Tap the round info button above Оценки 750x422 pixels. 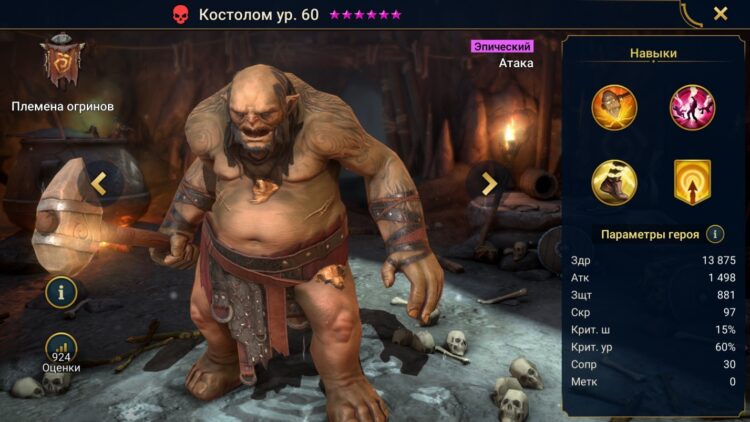tap(61, 293)
